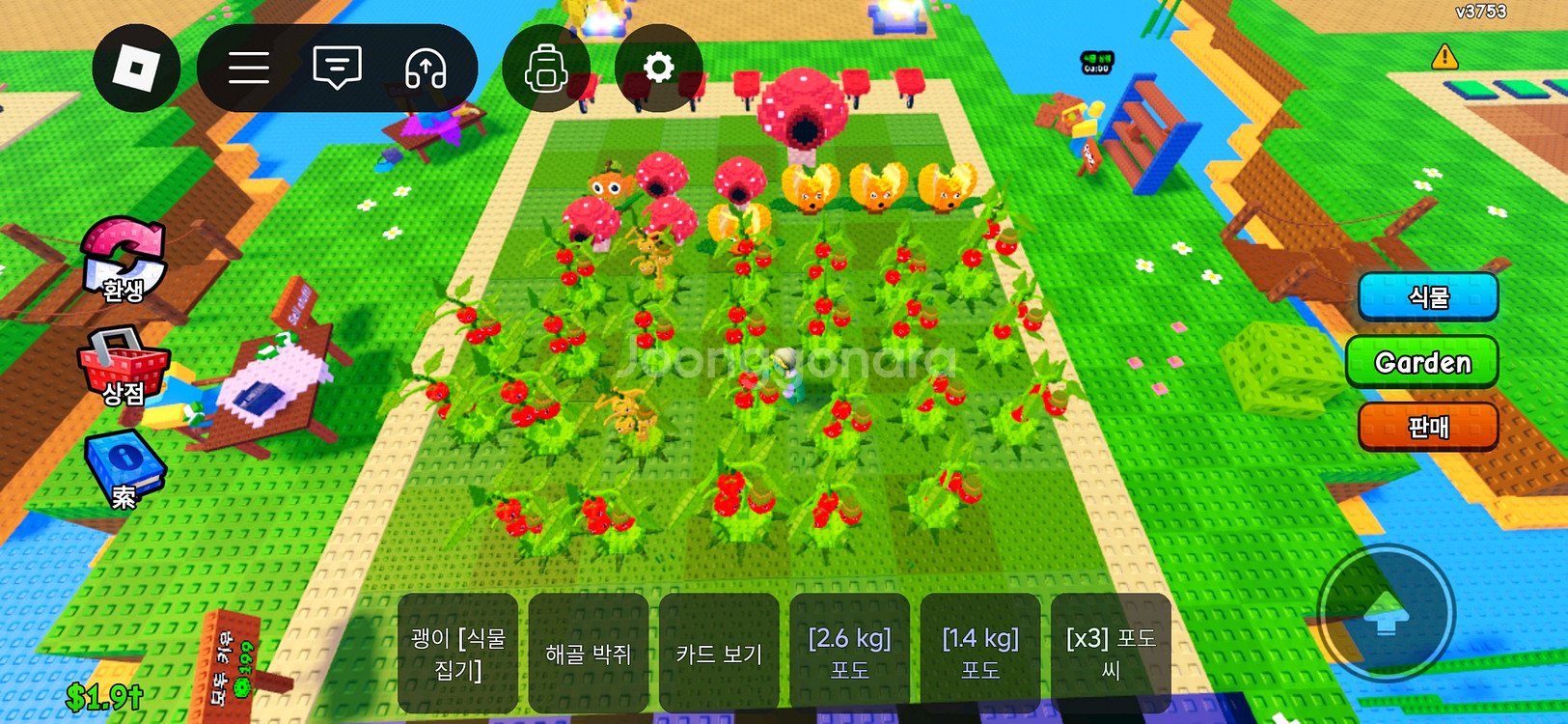
Task: Open the blue info book
Action: pyautogui.click(x=124, y=468)
